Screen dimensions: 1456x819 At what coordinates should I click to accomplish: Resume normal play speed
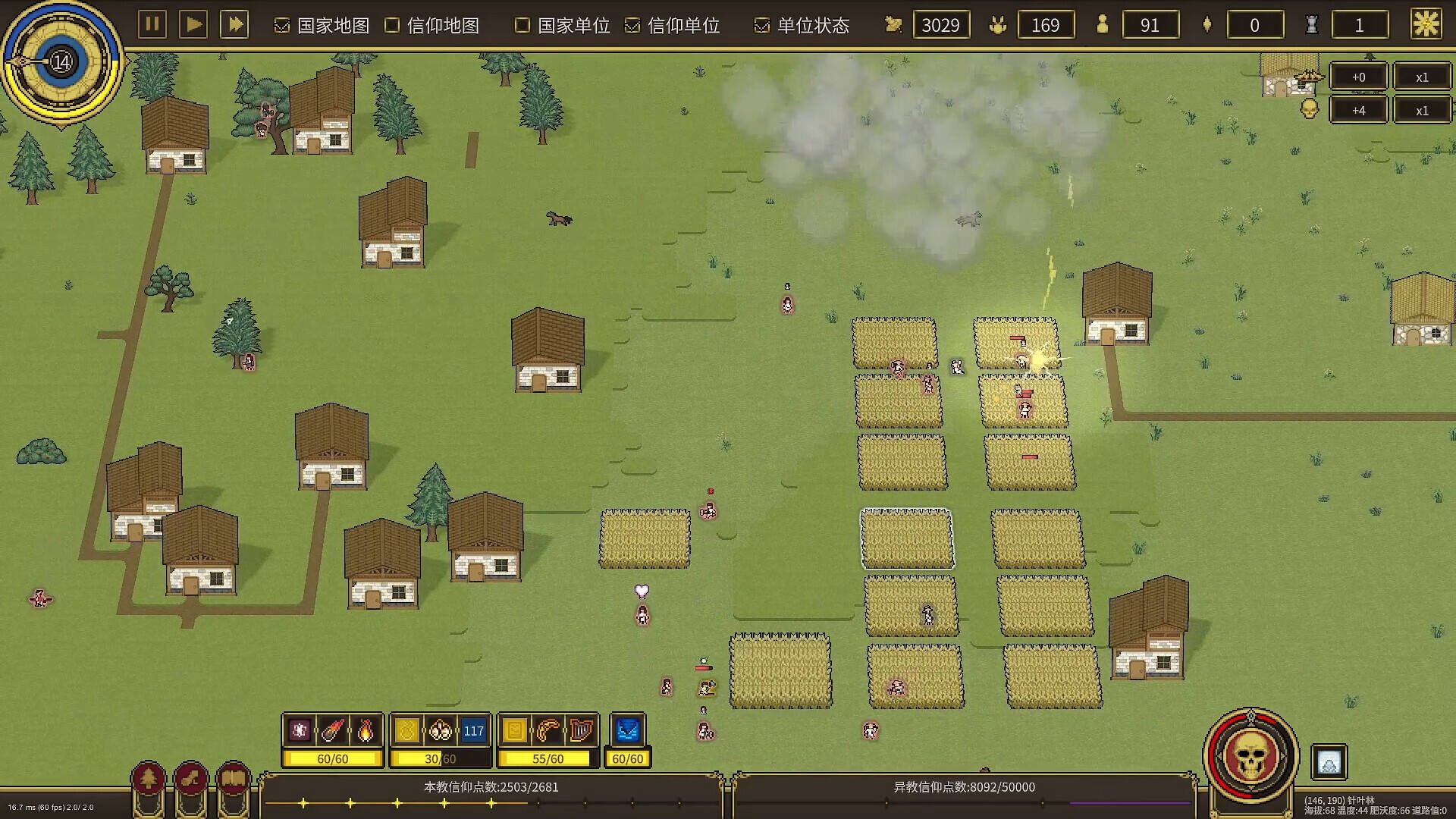pyautogui.click(x=193, y=24)
